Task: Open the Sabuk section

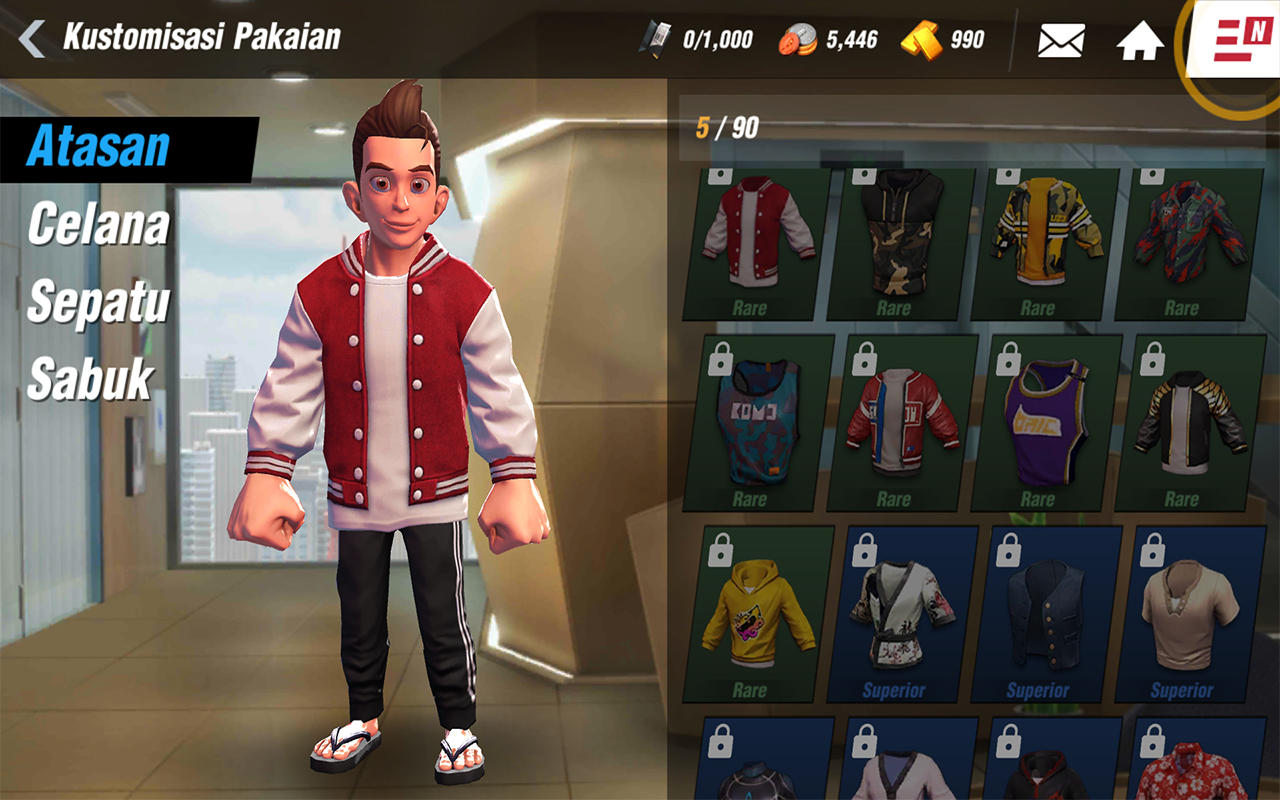Action: point(92,377)
